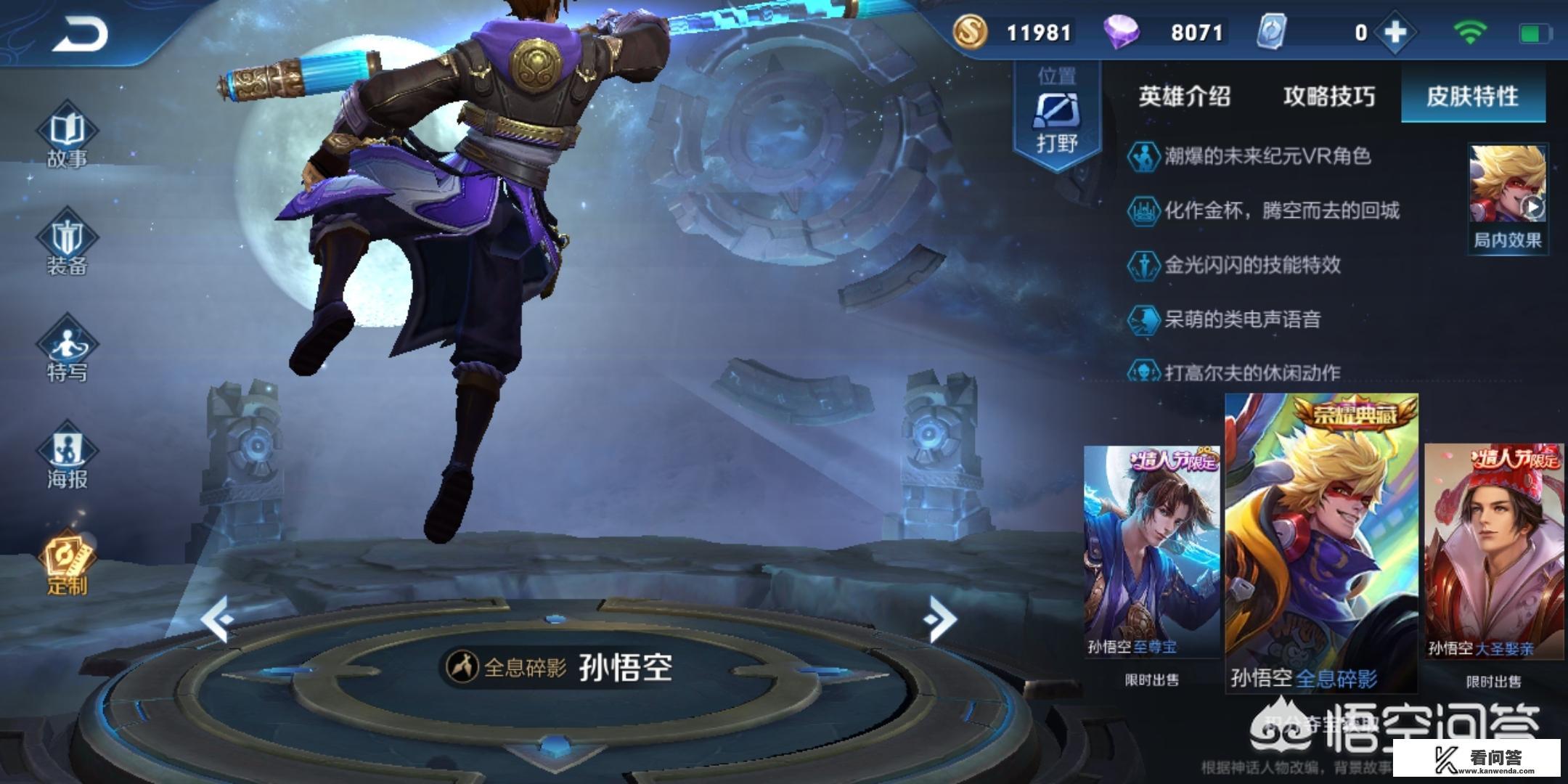Click the left arrow to browse previous skin
Viewport: 1568px width, 784px height.
[214, 617]
